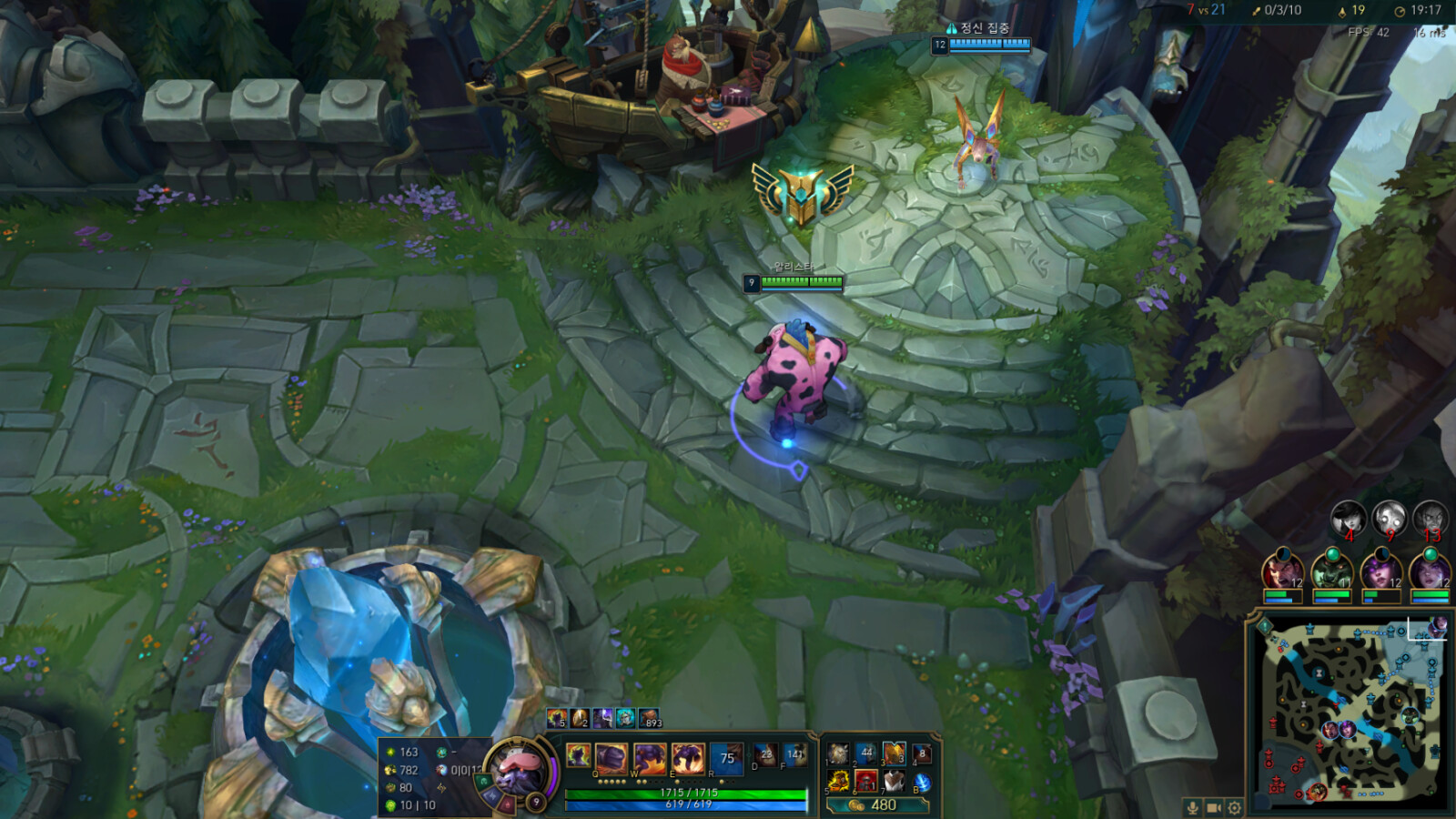Activate Trample via the E ability icon
The height and width of the screenshot is (819, 1456).
(x=687, y=758)
